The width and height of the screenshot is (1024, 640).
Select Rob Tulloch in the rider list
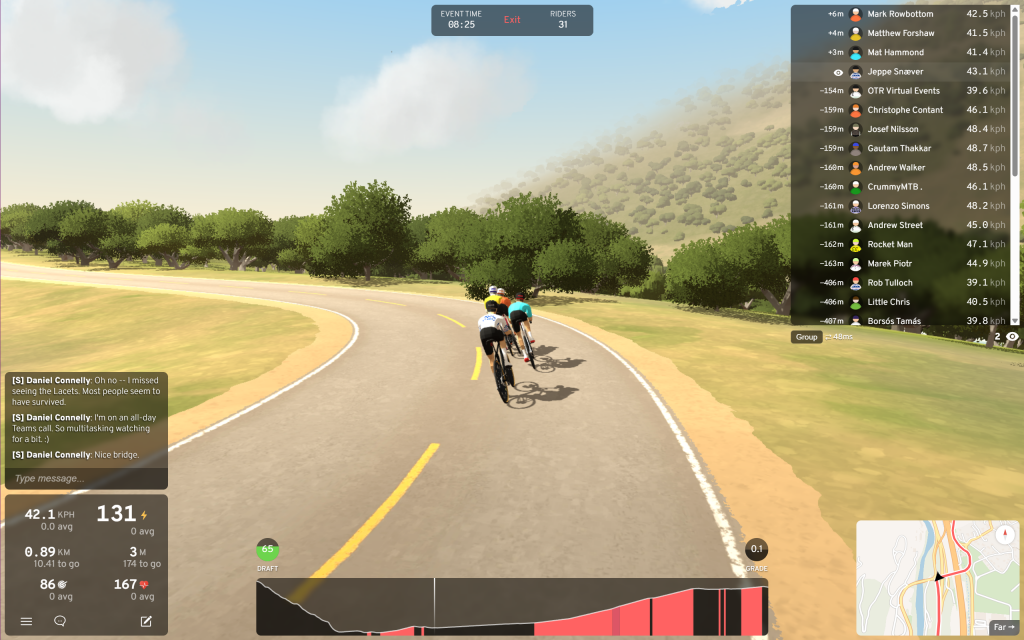tap(900, 283)
